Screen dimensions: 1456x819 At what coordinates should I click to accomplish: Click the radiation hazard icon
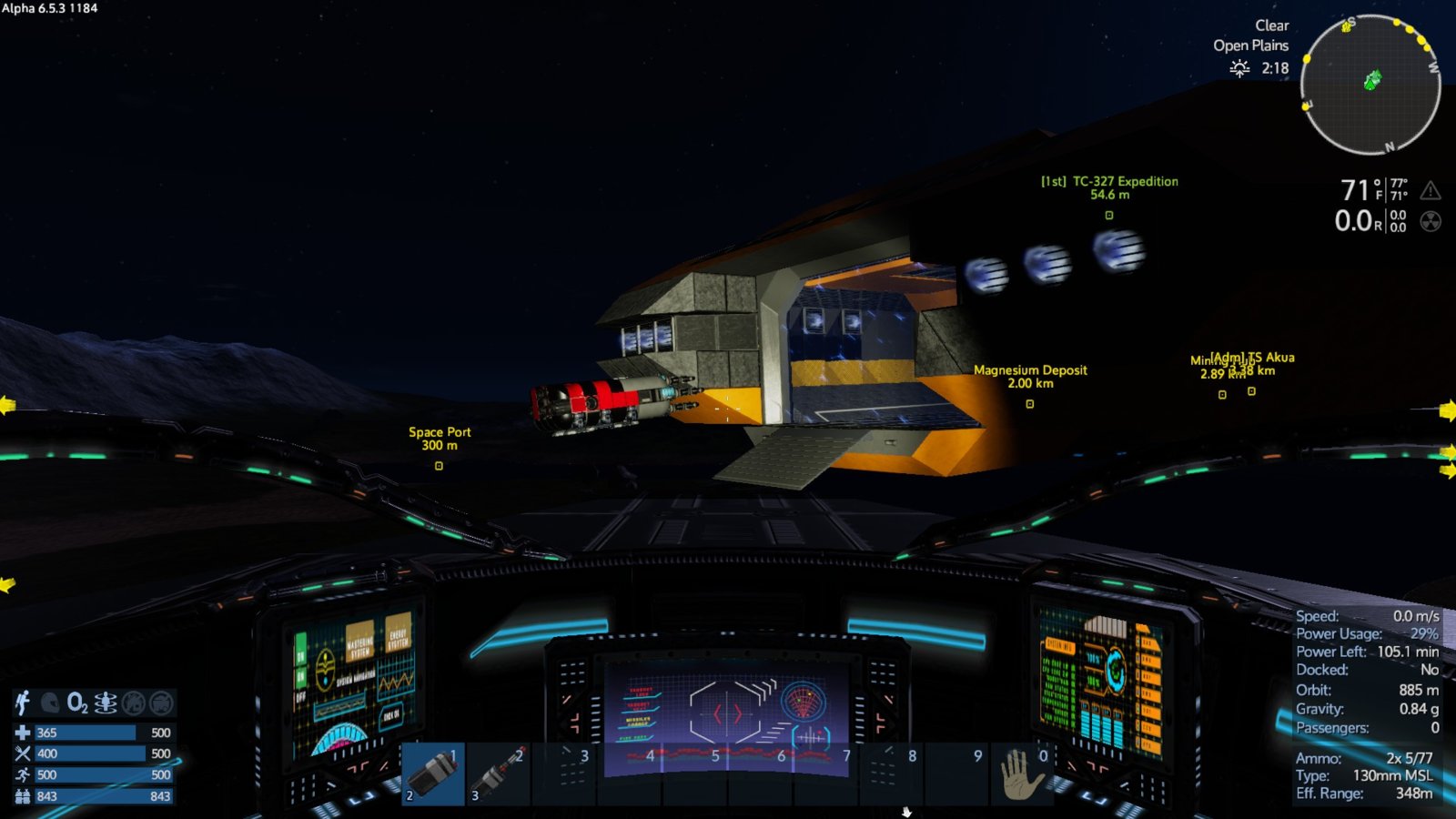(1431, 221)
